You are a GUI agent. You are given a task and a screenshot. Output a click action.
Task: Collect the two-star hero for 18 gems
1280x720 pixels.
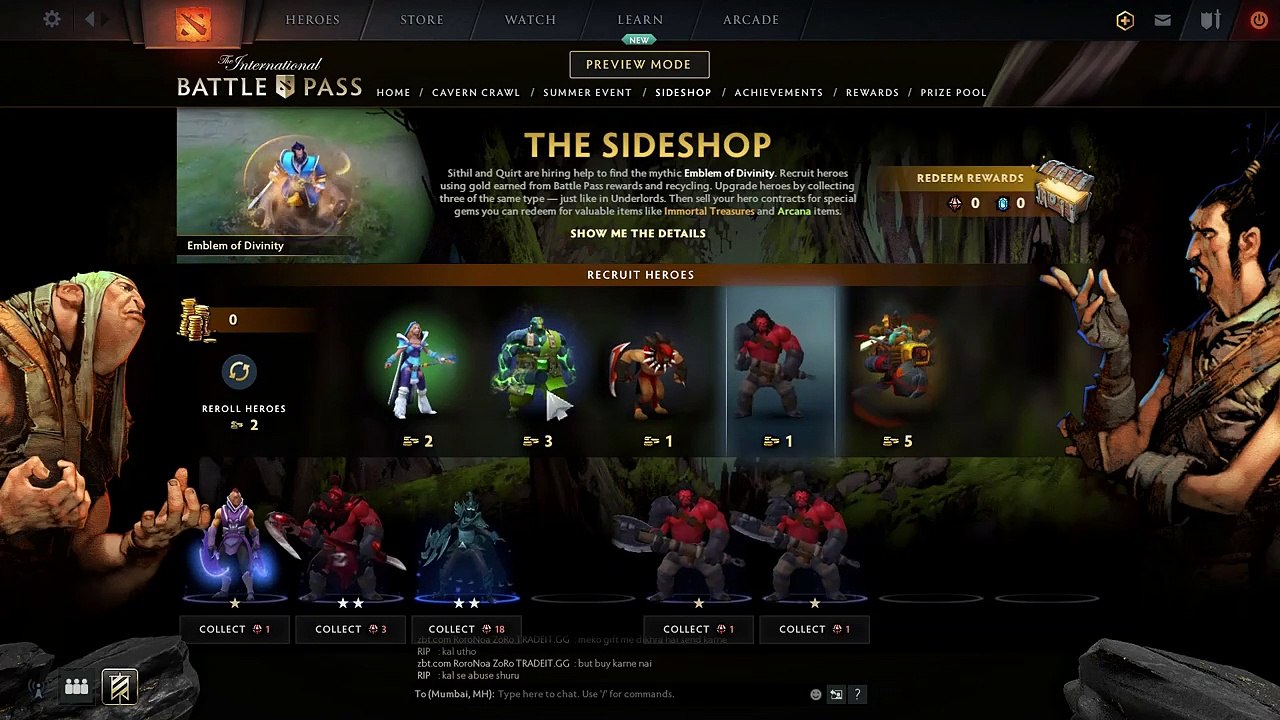(x=466, y=629)
